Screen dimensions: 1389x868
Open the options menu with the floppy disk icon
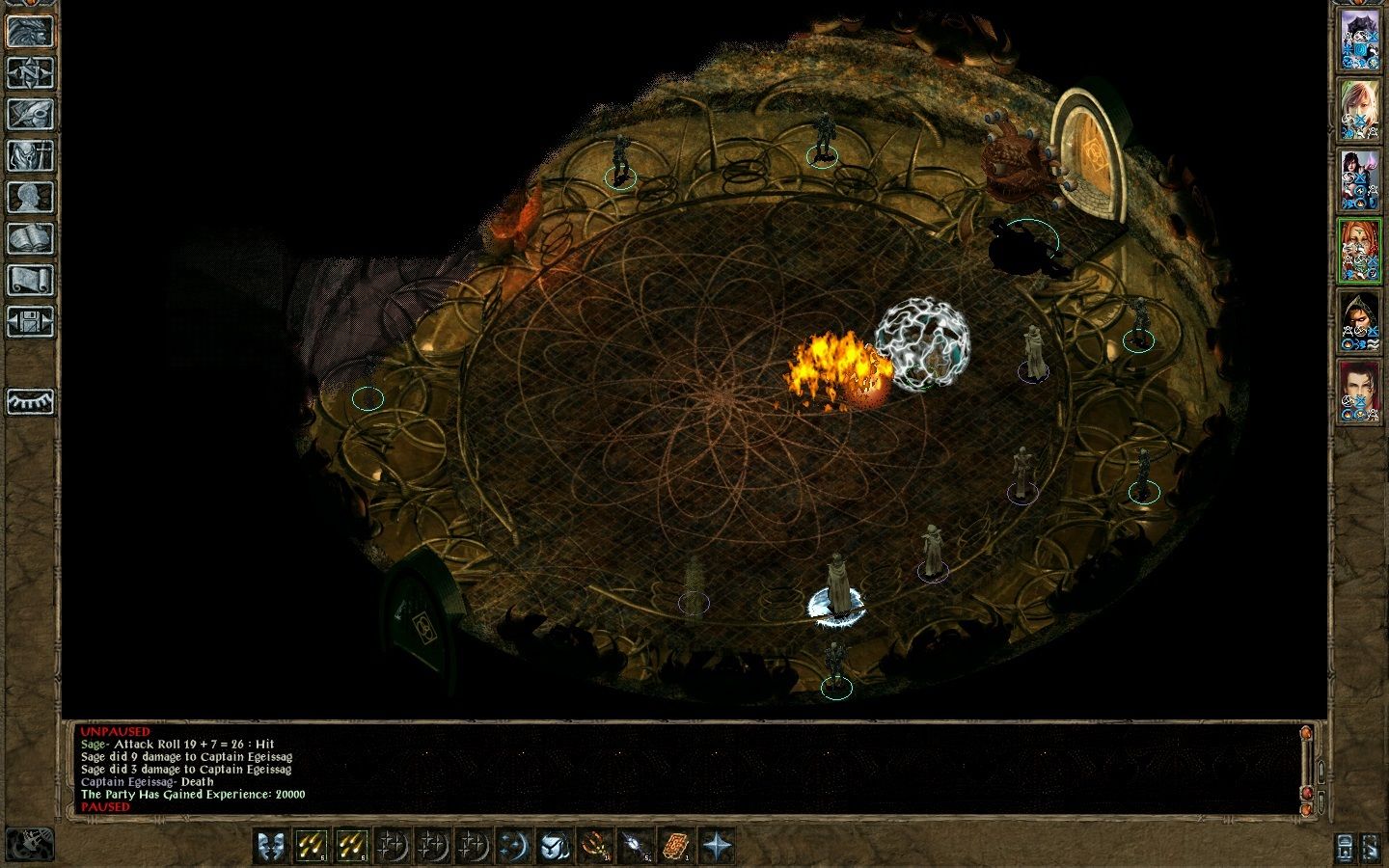click(x=31, y=321)
